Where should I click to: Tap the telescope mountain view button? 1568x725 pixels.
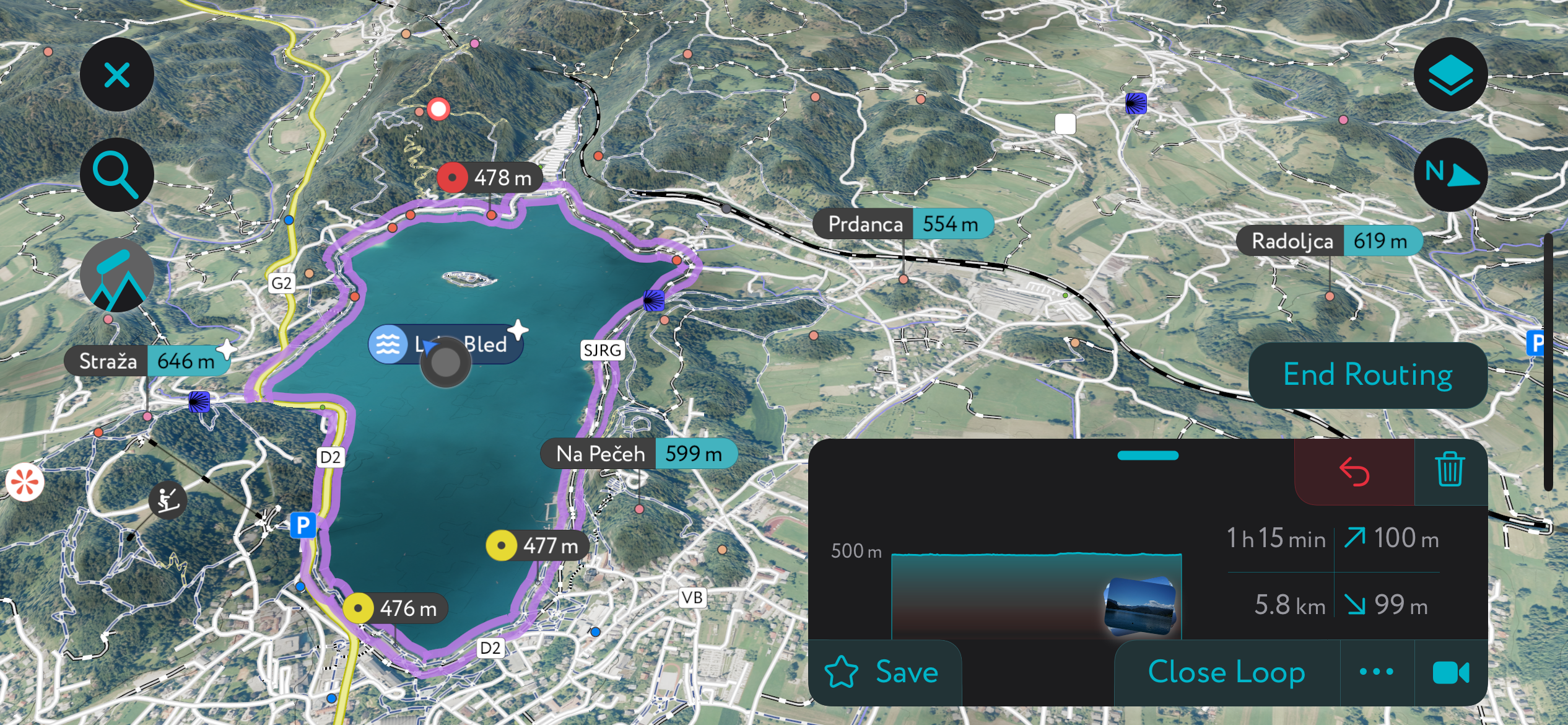click(116, 275)
